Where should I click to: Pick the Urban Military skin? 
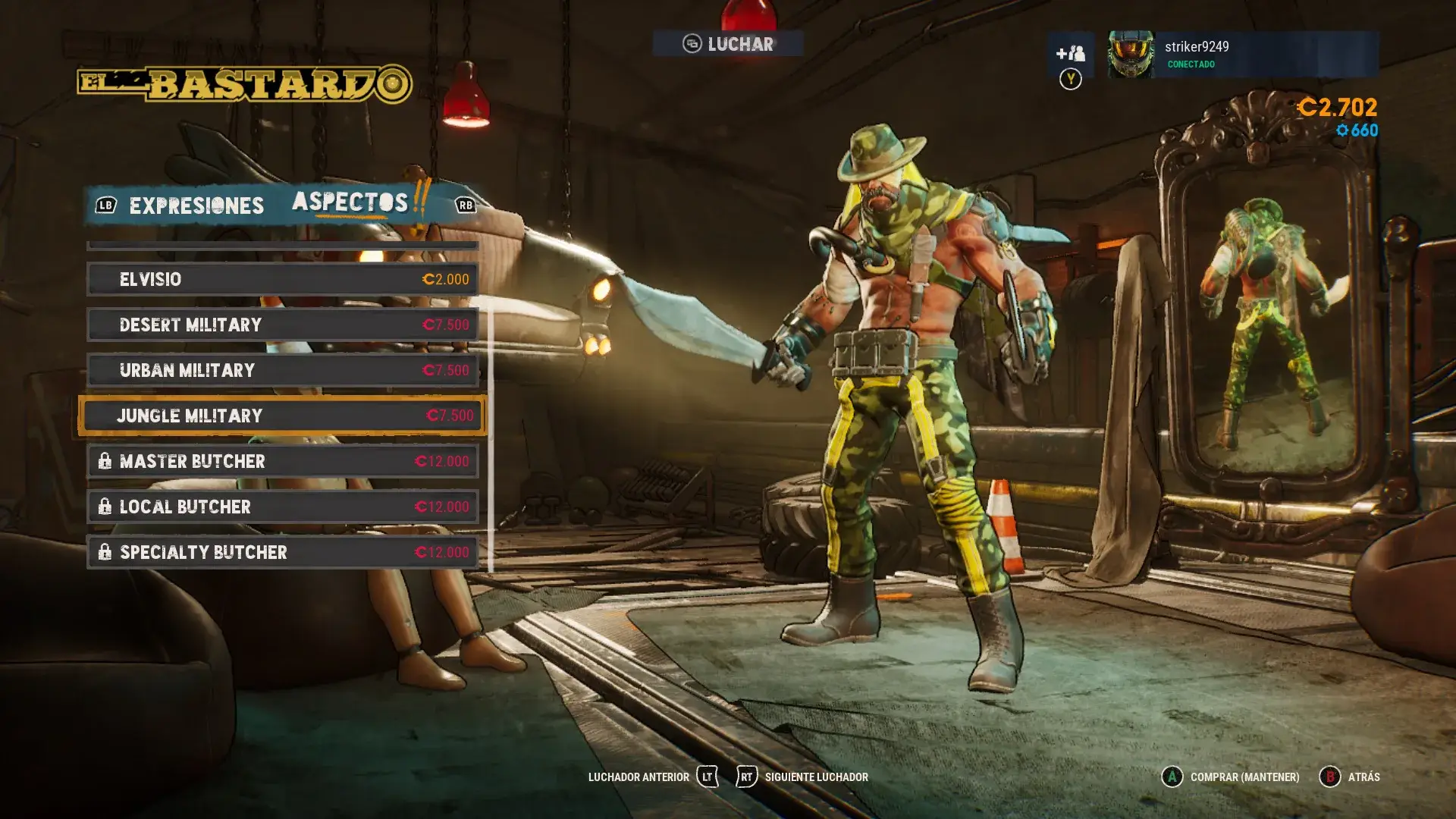(x=282, y=370)
